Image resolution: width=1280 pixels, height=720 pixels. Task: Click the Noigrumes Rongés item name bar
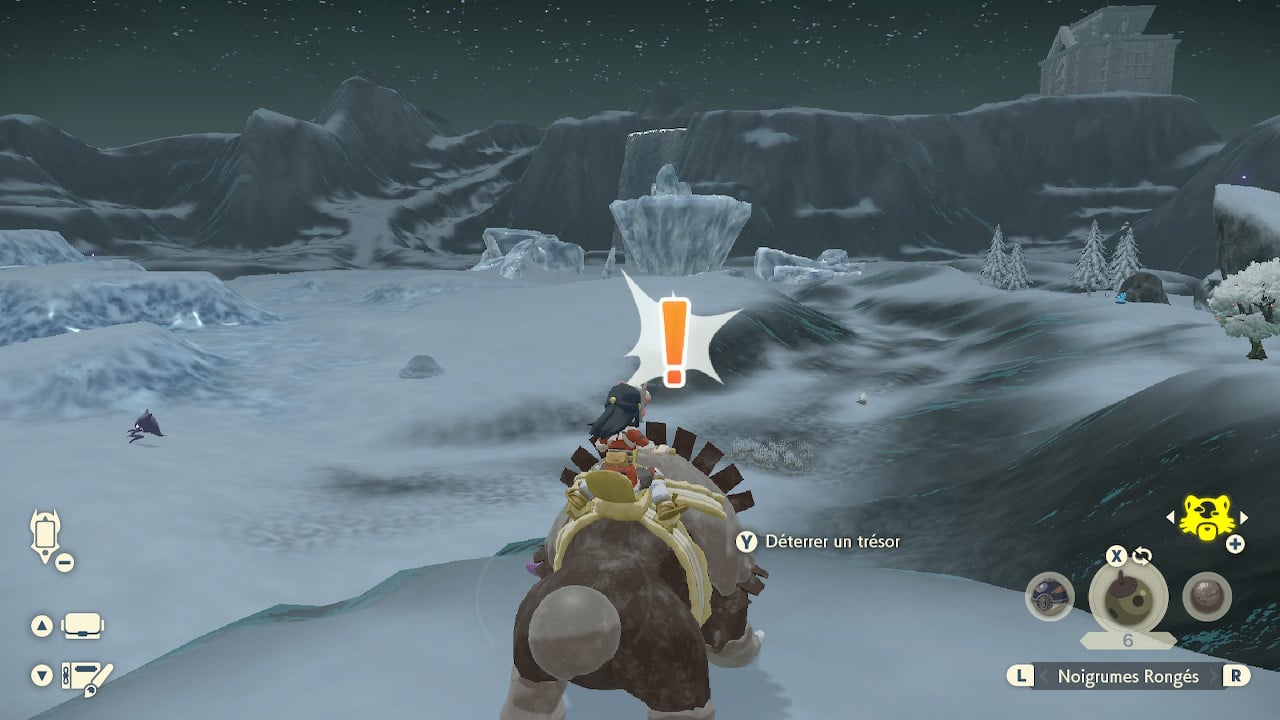[1127, 677]
